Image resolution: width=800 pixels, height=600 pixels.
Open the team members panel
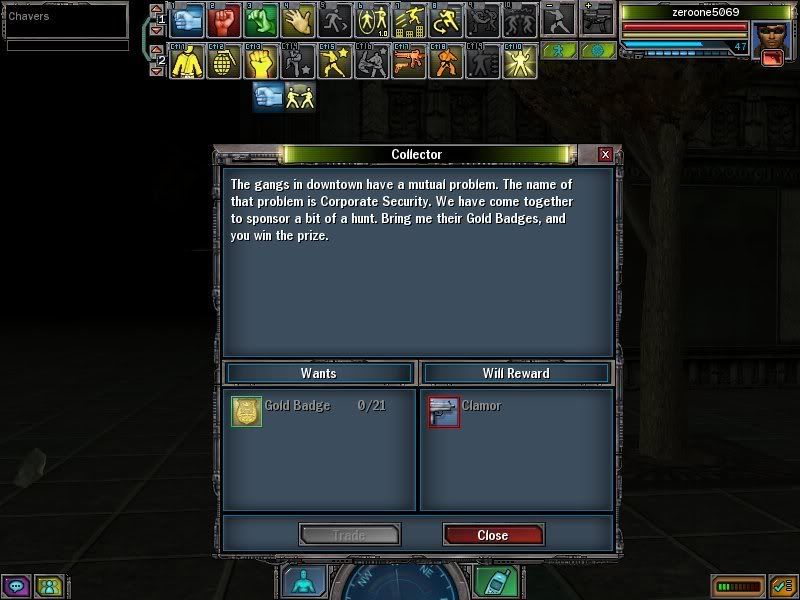click(x=48, y=586)
